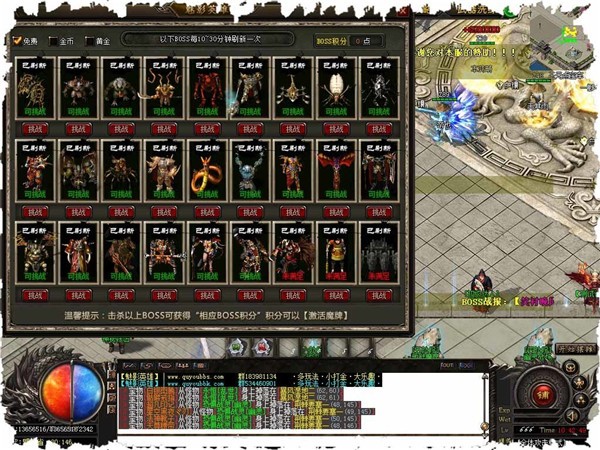
Task: Toggle the 免费 checkbox
Action: (17, 41)
